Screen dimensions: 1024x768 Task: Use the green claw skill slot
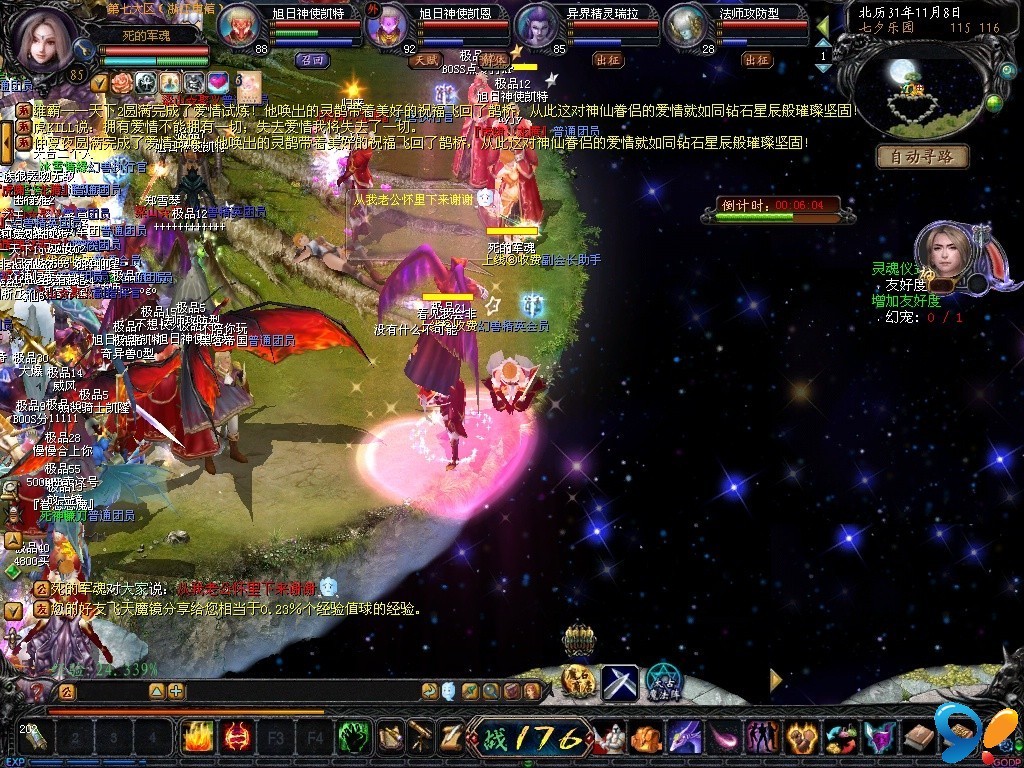(x=351, y=738)
